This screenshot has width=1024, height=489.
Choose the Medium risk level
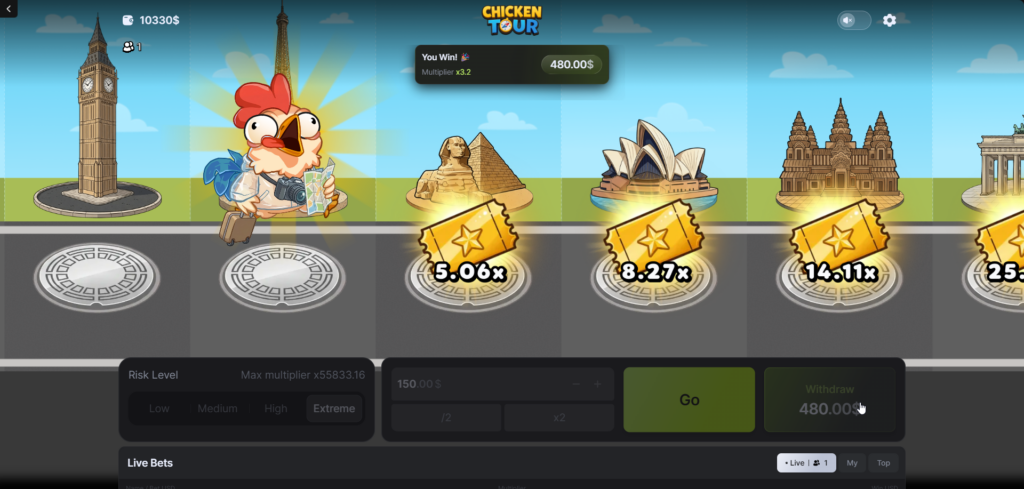(x=217, y=408)
